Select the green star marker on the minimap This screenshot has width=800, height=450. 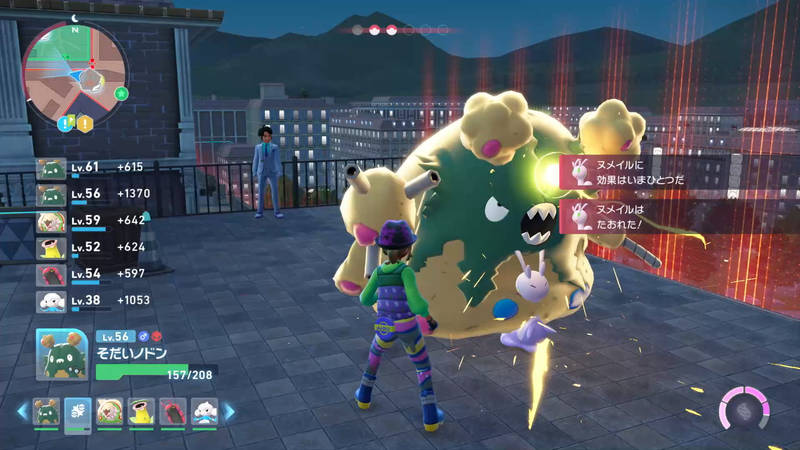click(x=121, y=93)
